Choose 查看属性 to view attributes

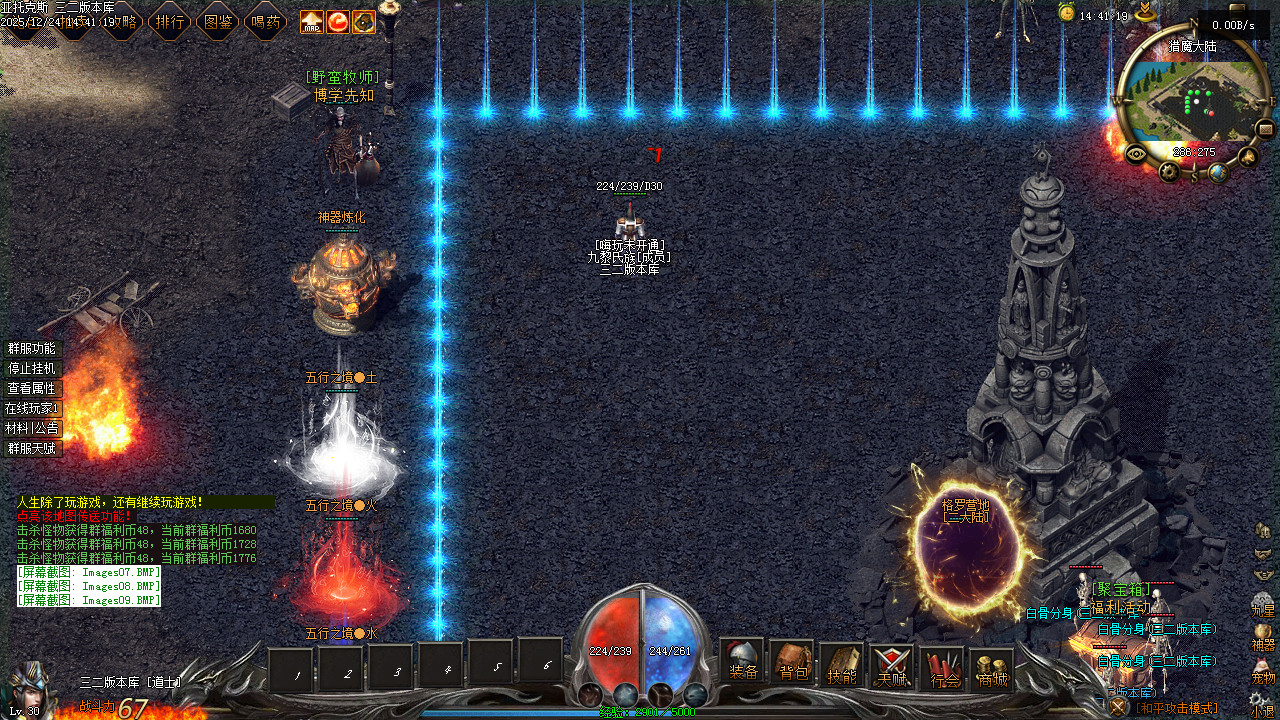(x=32, y=389)
